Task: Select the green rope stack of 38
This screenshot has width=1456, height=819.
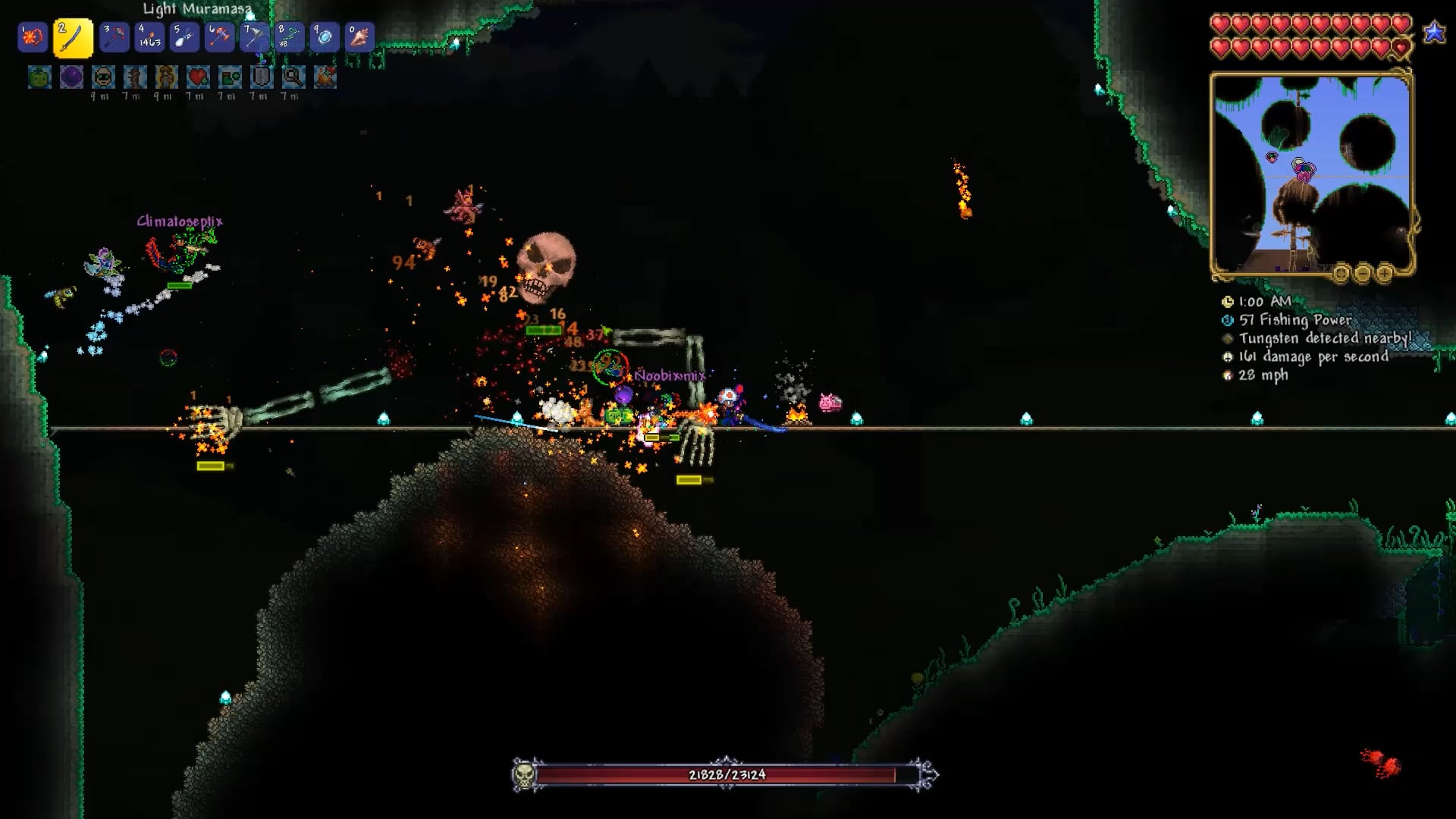Action: [x=289, y=37]
